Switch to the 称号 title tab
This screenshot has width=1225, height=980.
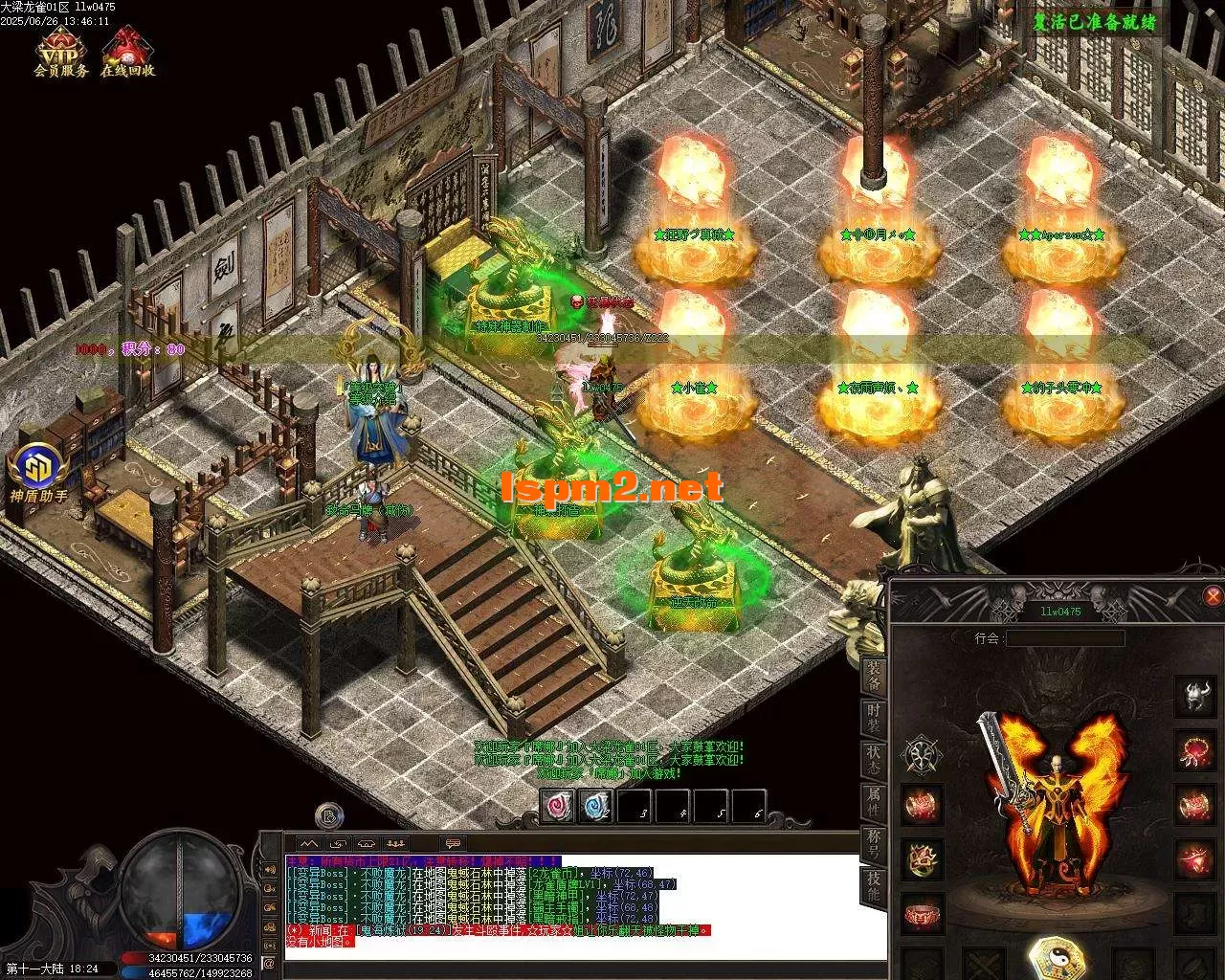point(874,845)
